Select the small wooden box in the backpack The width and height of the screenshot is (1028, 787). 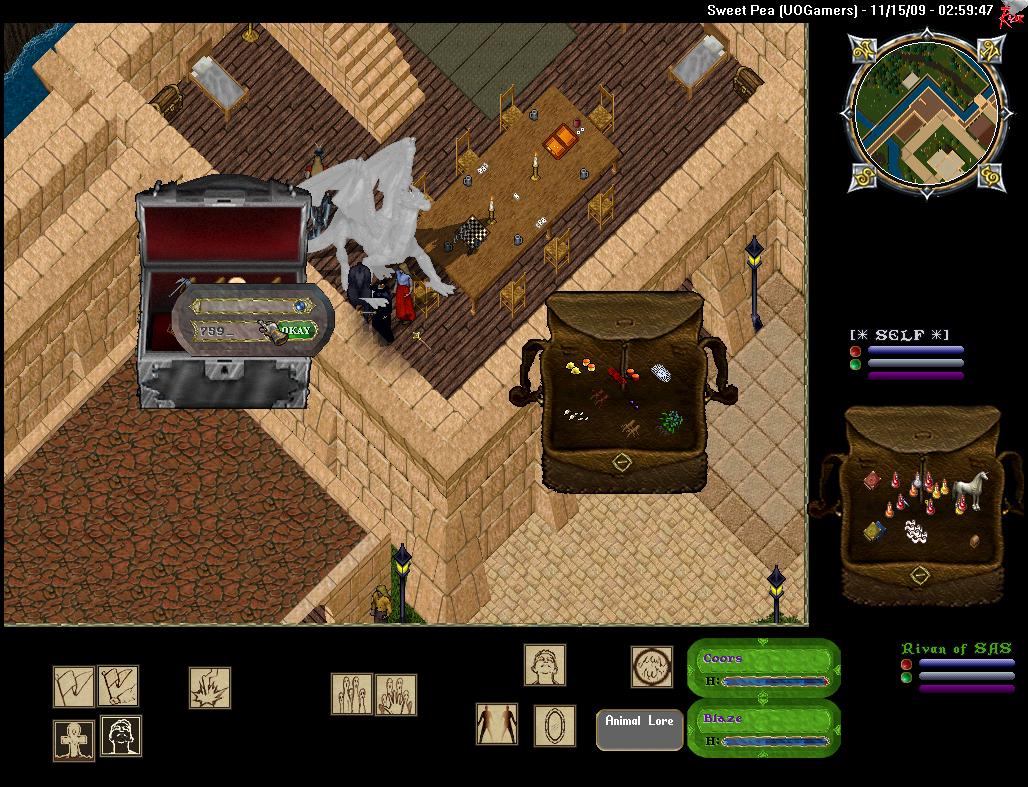point(975,541)
